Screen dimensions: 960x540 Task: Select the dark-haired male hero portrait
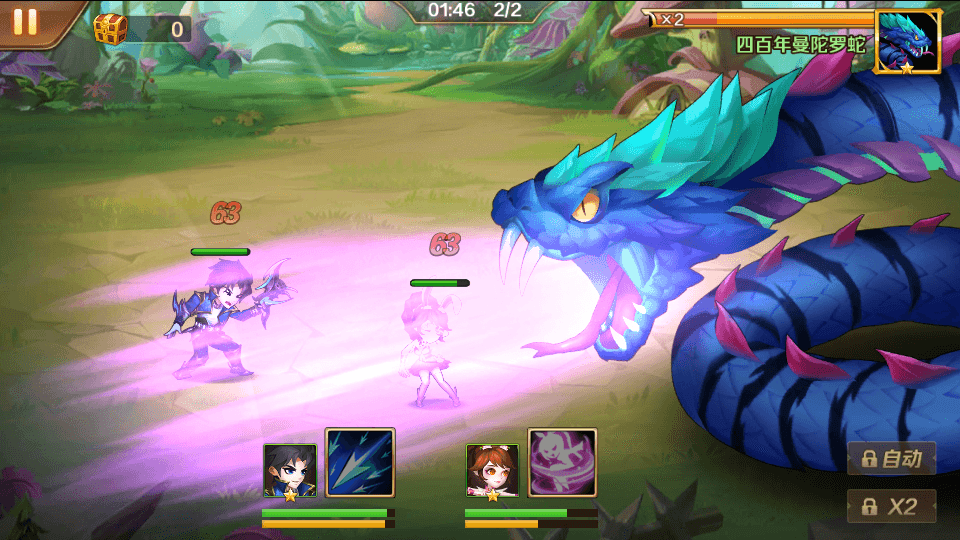coord(290,470)
